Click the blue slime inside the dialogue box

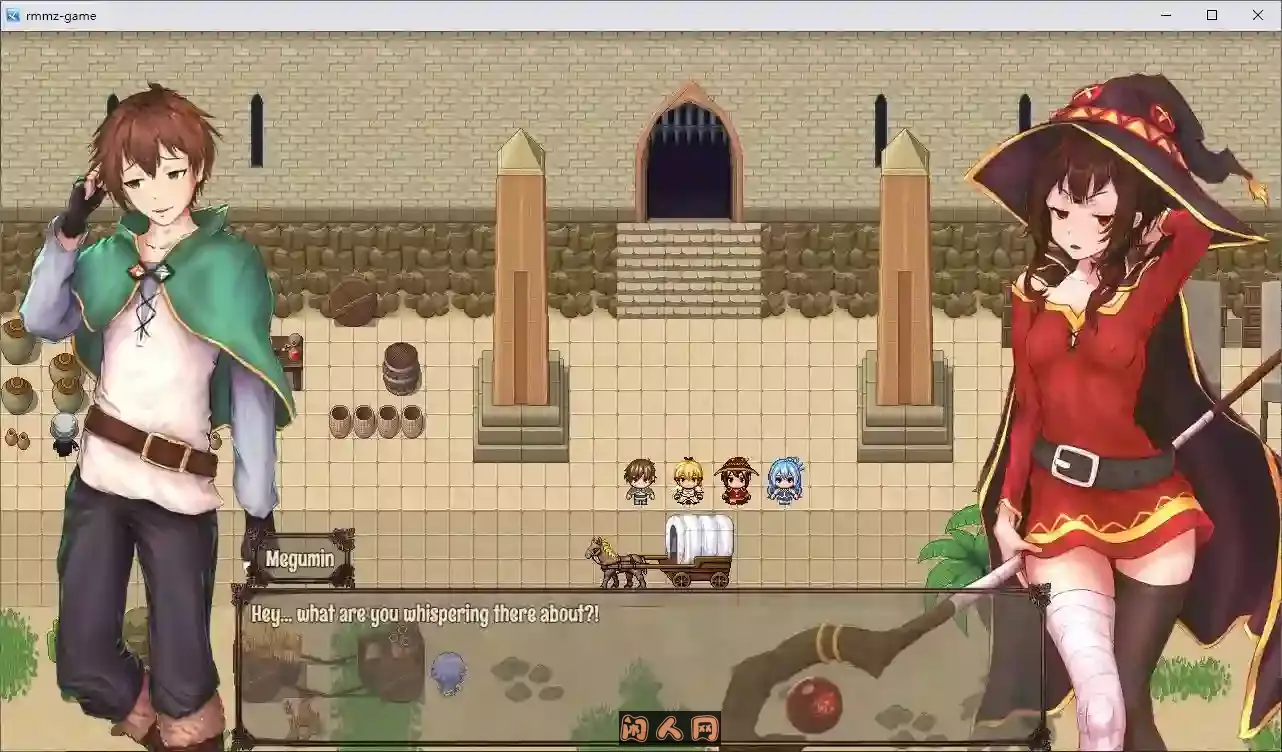[447, 672]
